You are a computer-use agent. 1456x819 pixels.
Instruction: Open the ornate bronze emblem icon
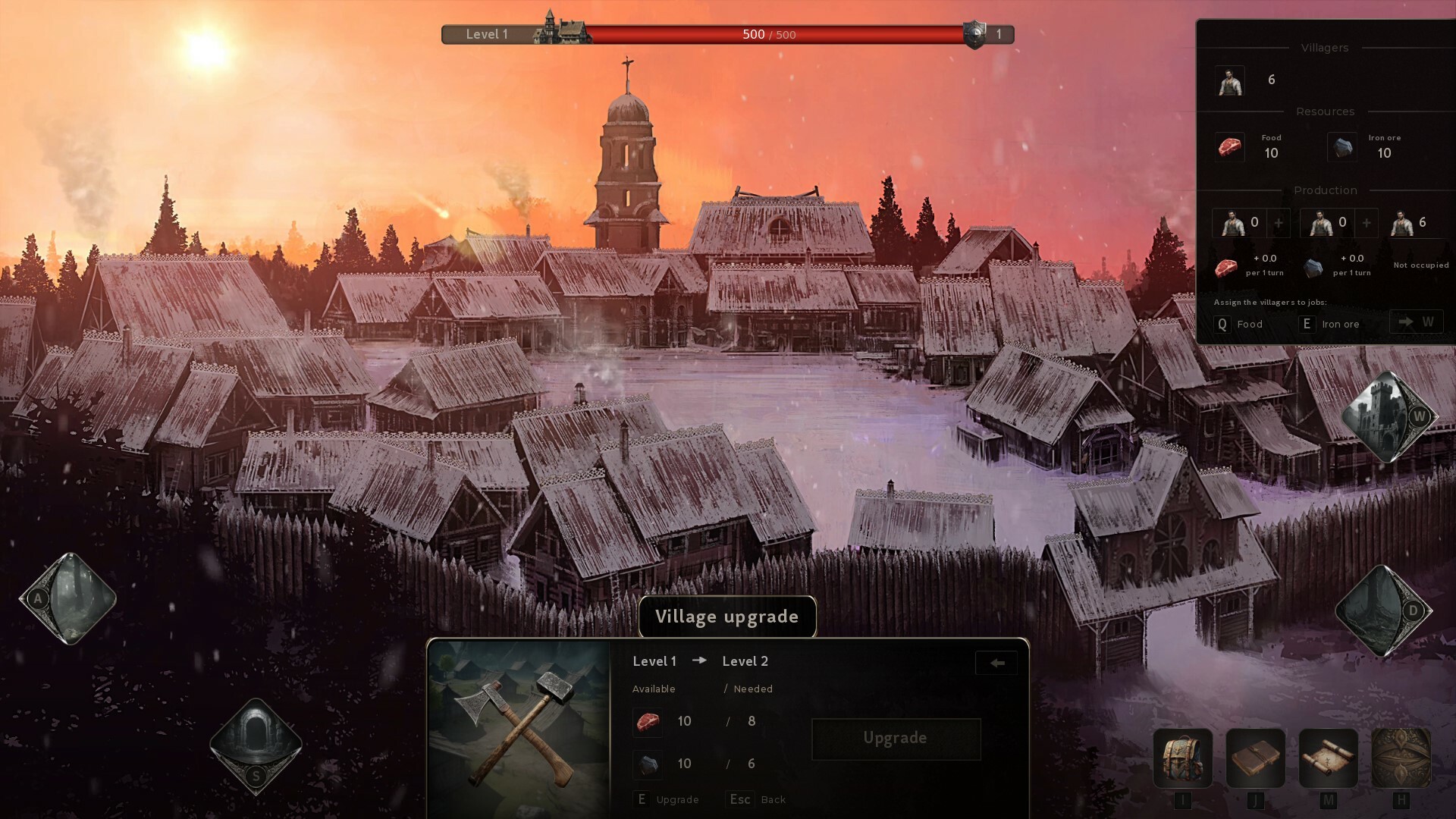[x=1401, y=758]
